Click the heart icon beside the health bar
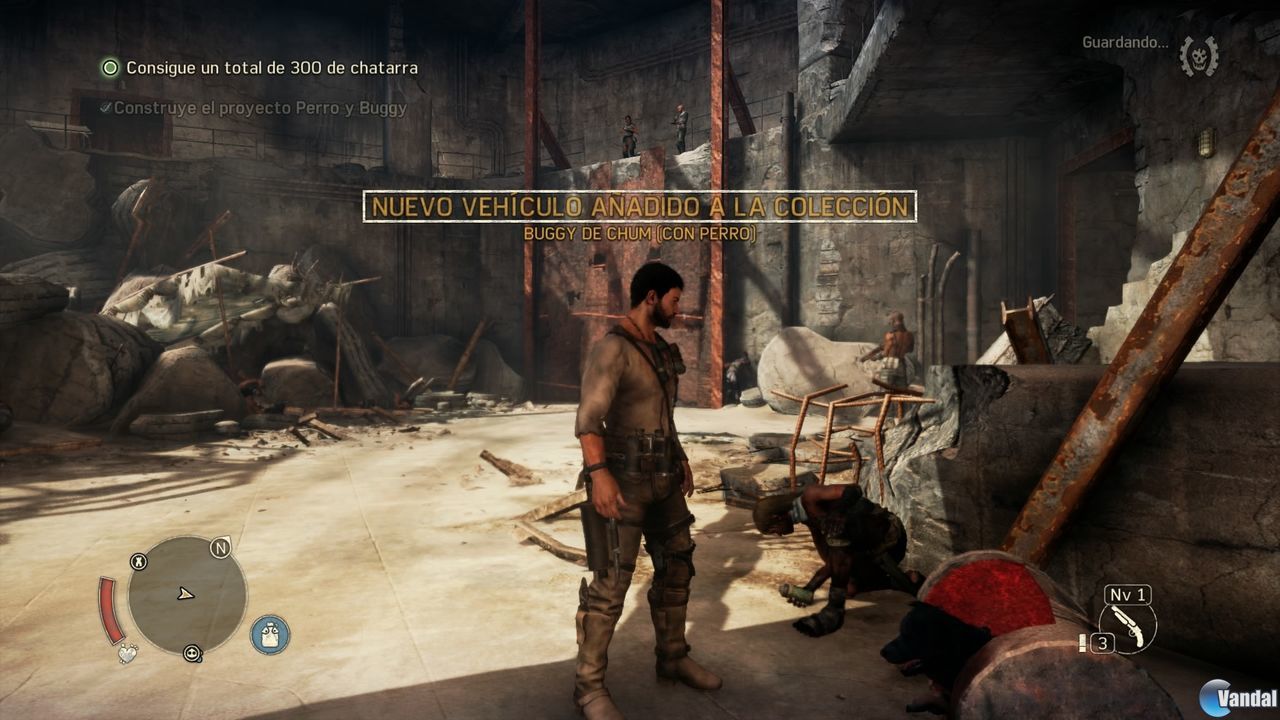This screenshot has width=1280, height=720. pyautogui.click(x=126, y=652)
